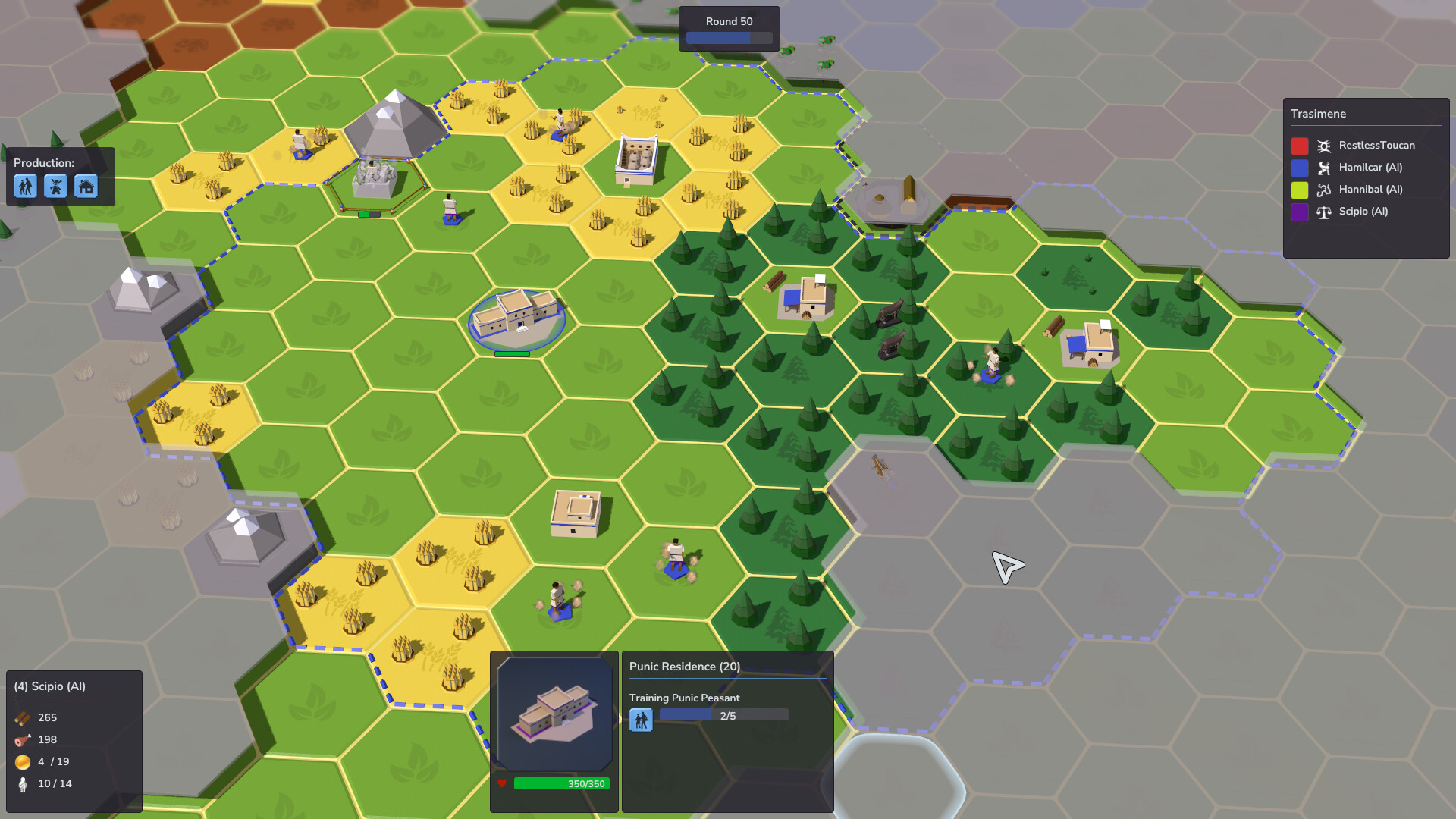The image size is (1456, 819).
Task: Click the Training Punic Peasant progress bar
Action: (x=723, y=714)
